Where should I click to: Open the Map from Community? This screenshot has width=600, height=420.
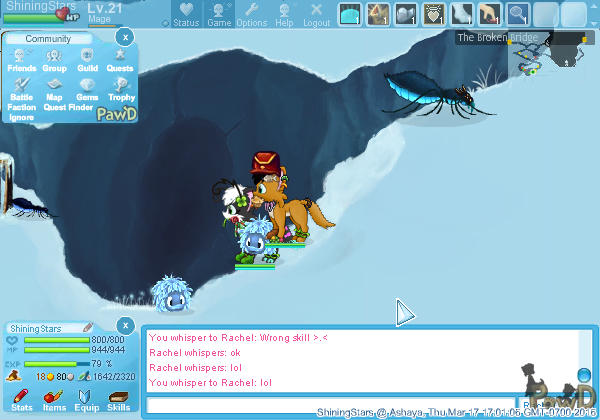(x=54, y=89)
